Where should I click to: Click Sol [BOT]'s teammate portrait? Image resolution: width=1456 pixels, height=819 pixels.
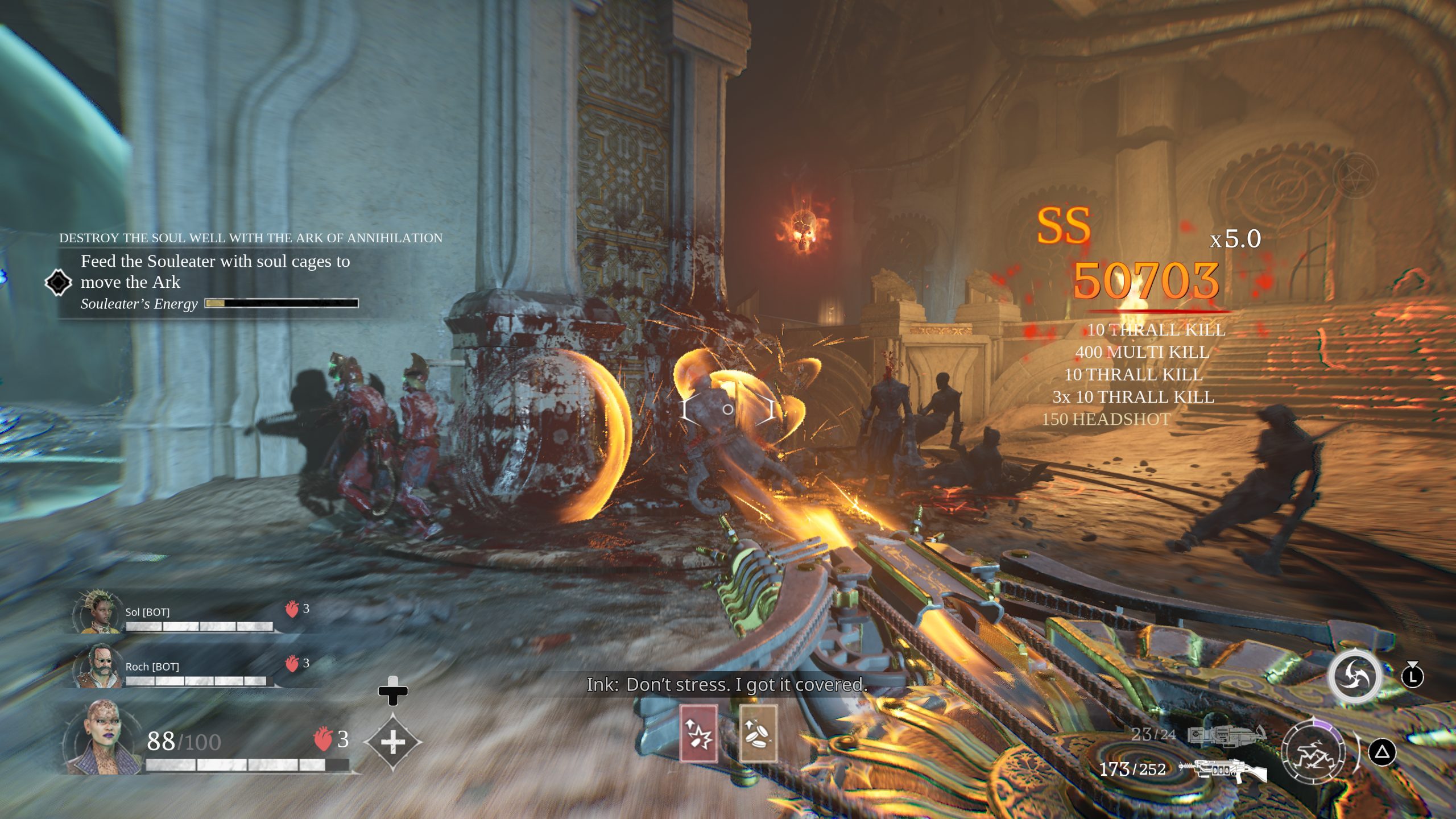pyautogui.click(x=97, y=613)
